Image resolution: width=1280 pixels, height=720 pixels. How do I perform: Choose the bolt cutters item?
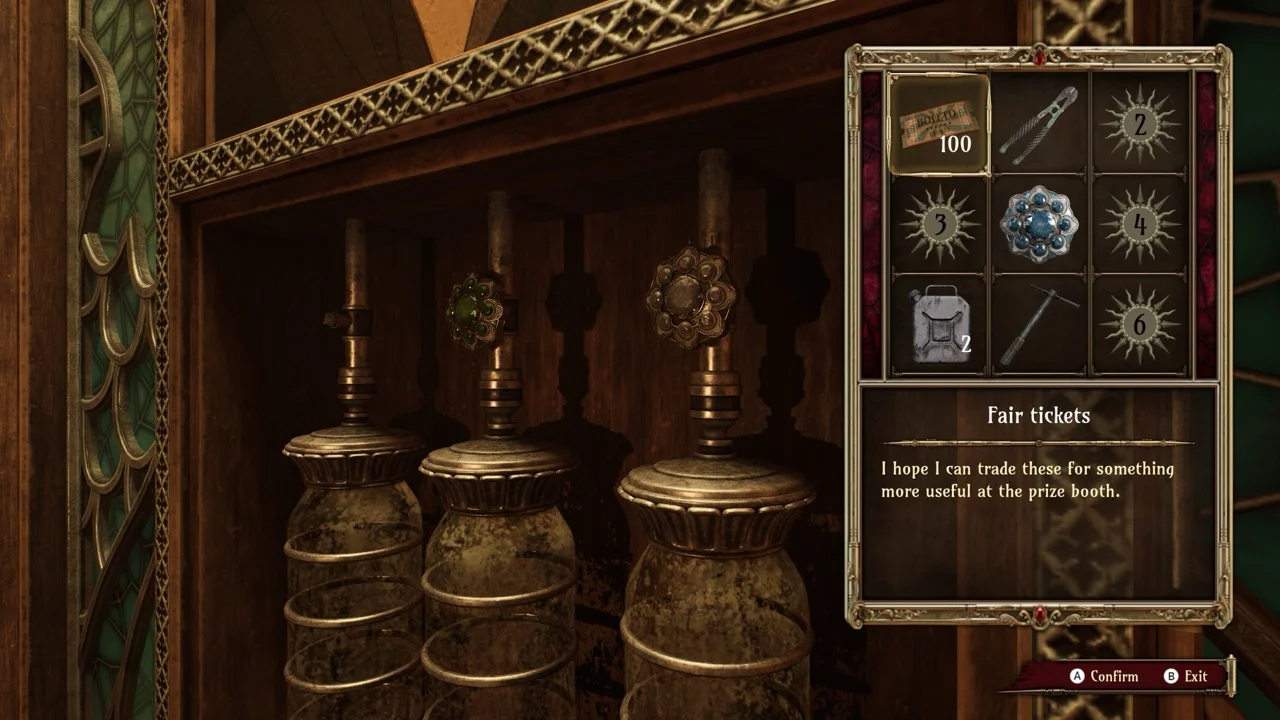[1039, 124]
